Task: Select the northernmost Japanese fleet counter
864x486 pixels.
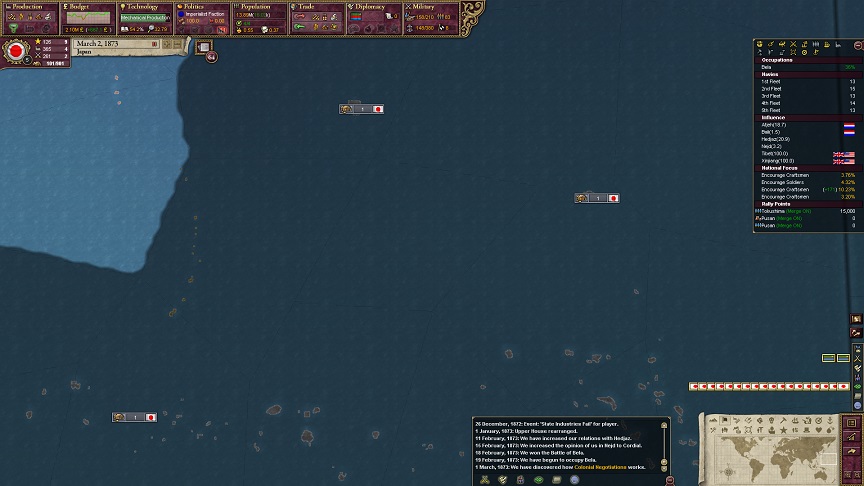Action: pos(361,109)
